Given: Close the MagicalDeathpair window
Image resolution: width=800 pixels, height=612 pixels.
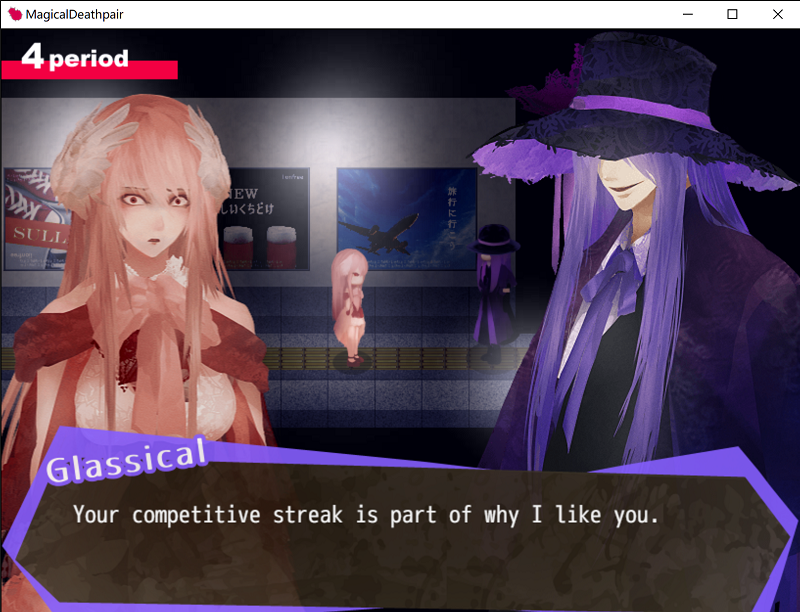Looking at the screenshot, I should point(778,14).
